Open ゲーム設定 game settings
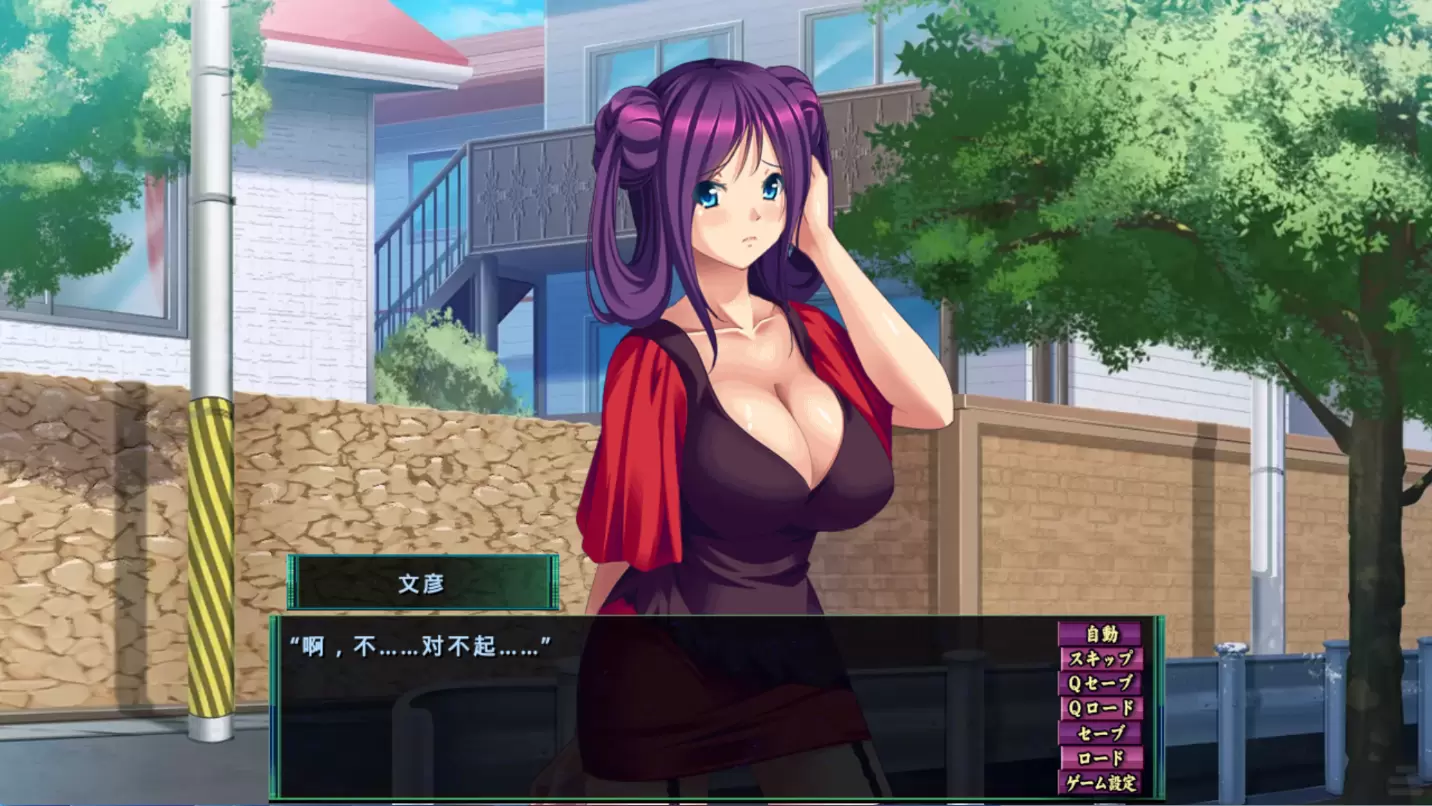Image resolution: width=1432 pixels, height=806 pixels. coord(1100,783)
